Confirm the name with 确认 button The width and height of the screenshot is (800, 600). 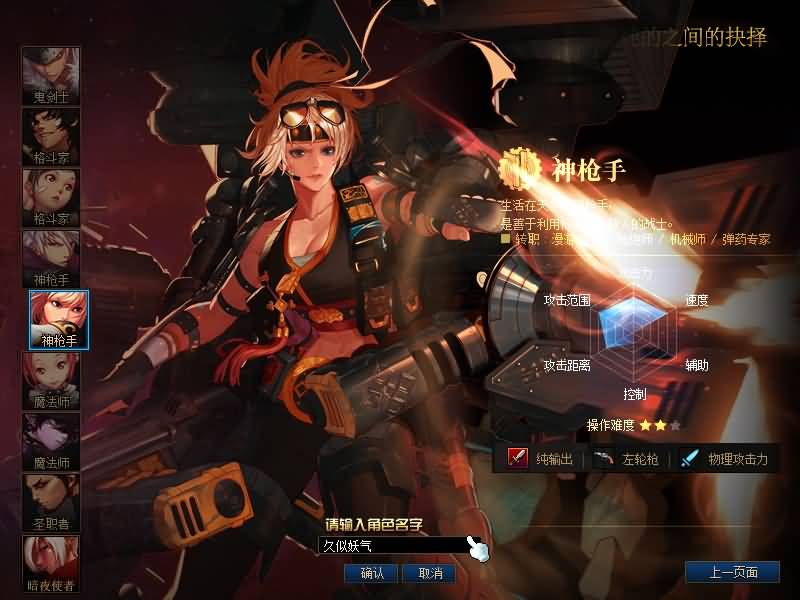(x=371, y=573)
